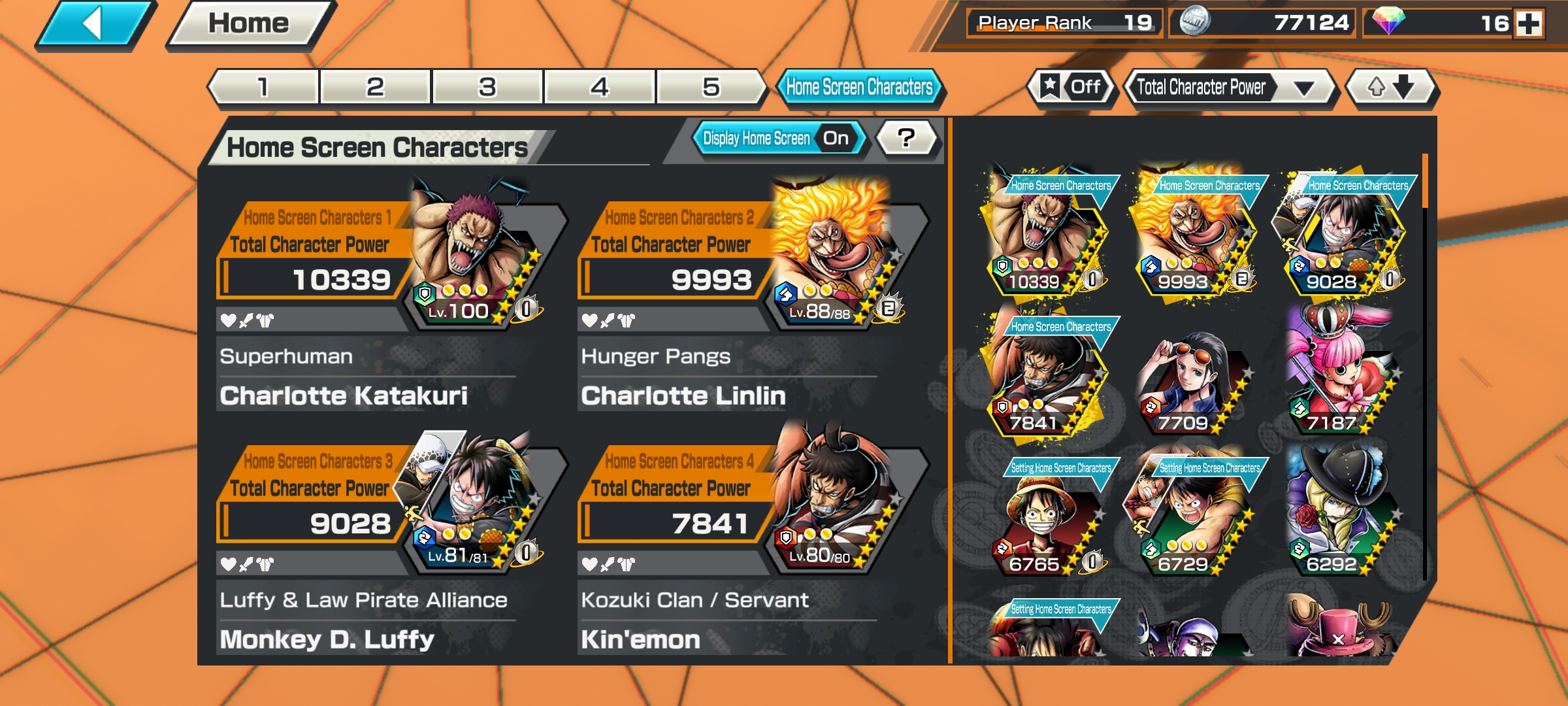Turn on the star favorite filter
The width and height of the screenshot is (1568, 706).
(1069, 86)
